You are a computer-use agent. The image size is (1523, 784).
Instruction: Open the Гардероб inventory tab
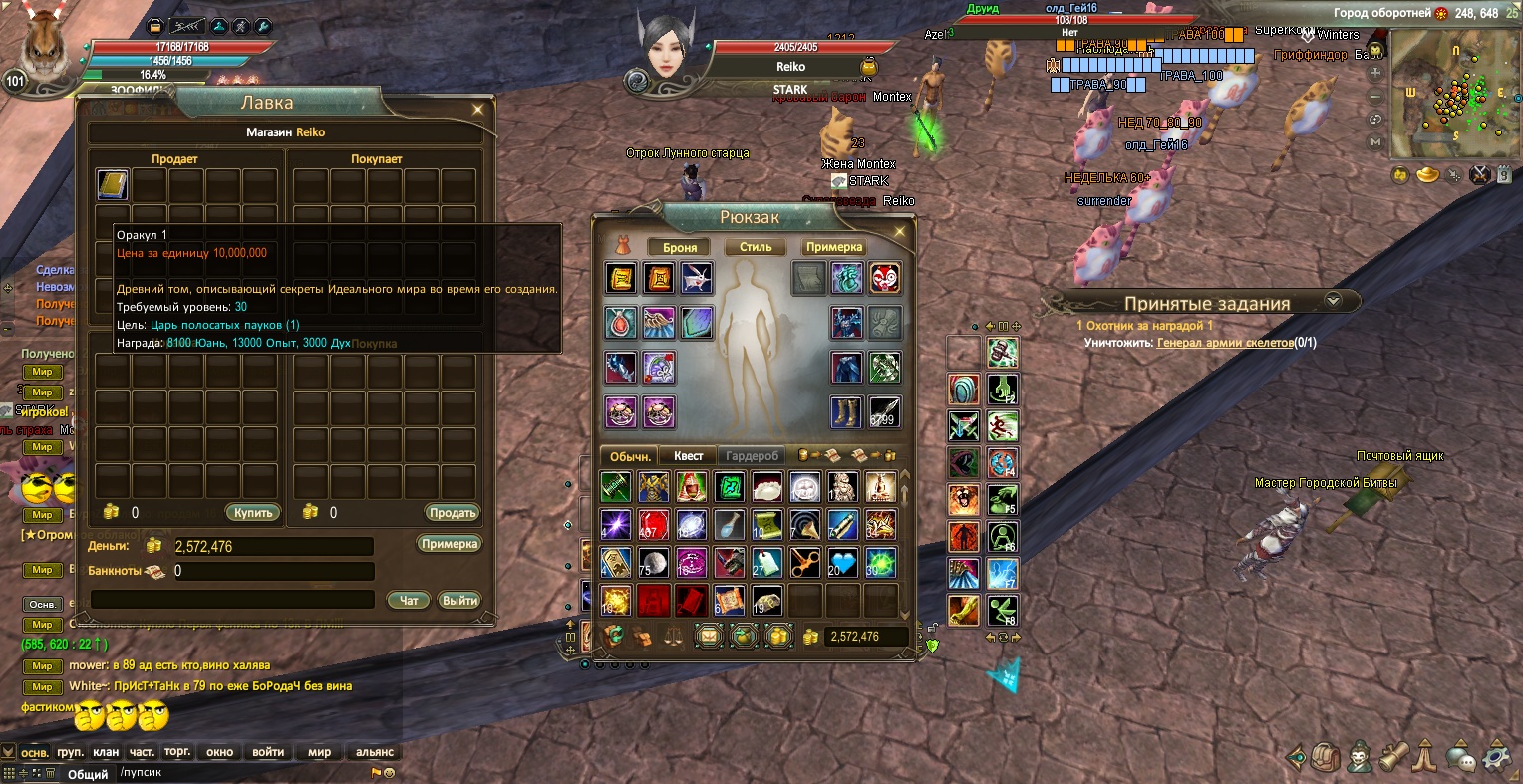tap(752, 456)
